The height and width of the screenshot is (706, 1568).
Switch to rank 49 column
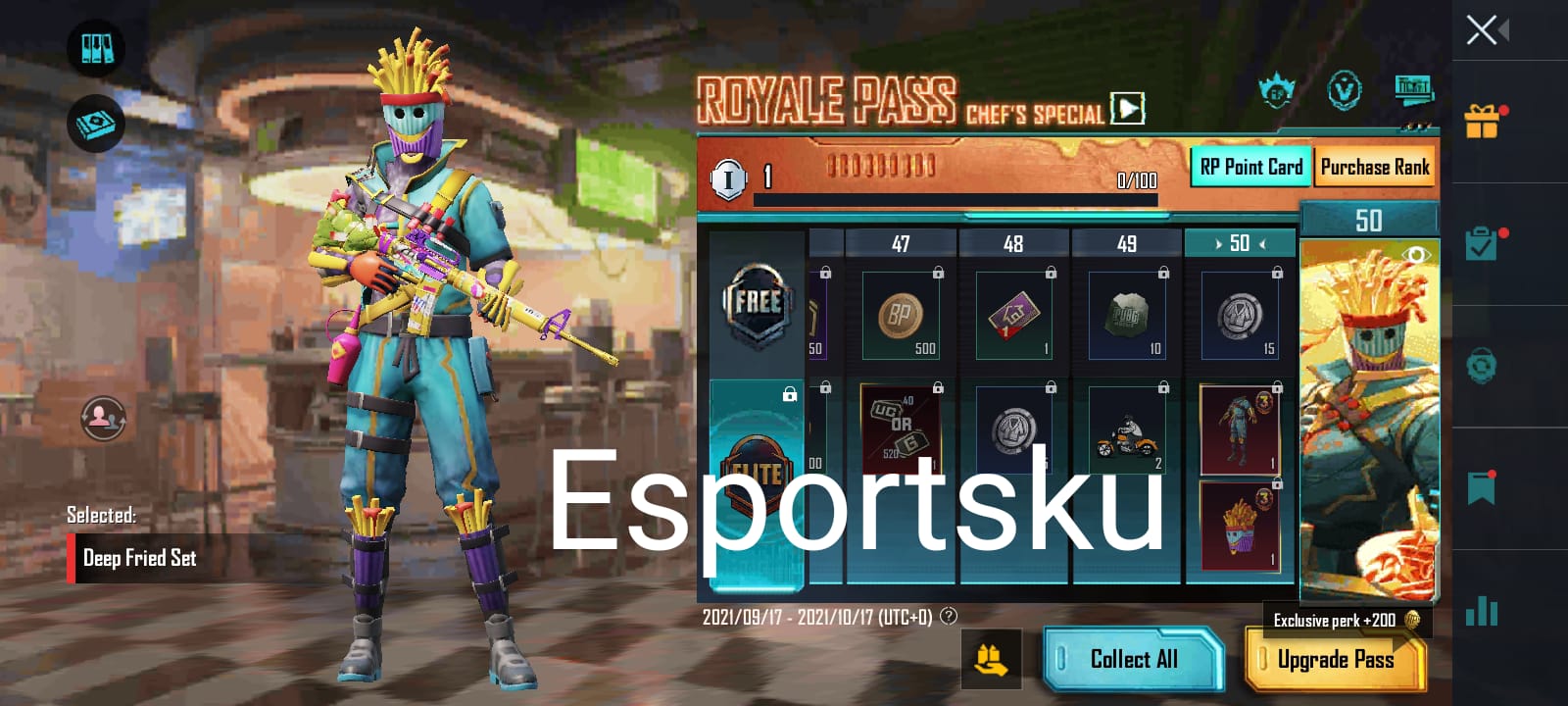1127,243
